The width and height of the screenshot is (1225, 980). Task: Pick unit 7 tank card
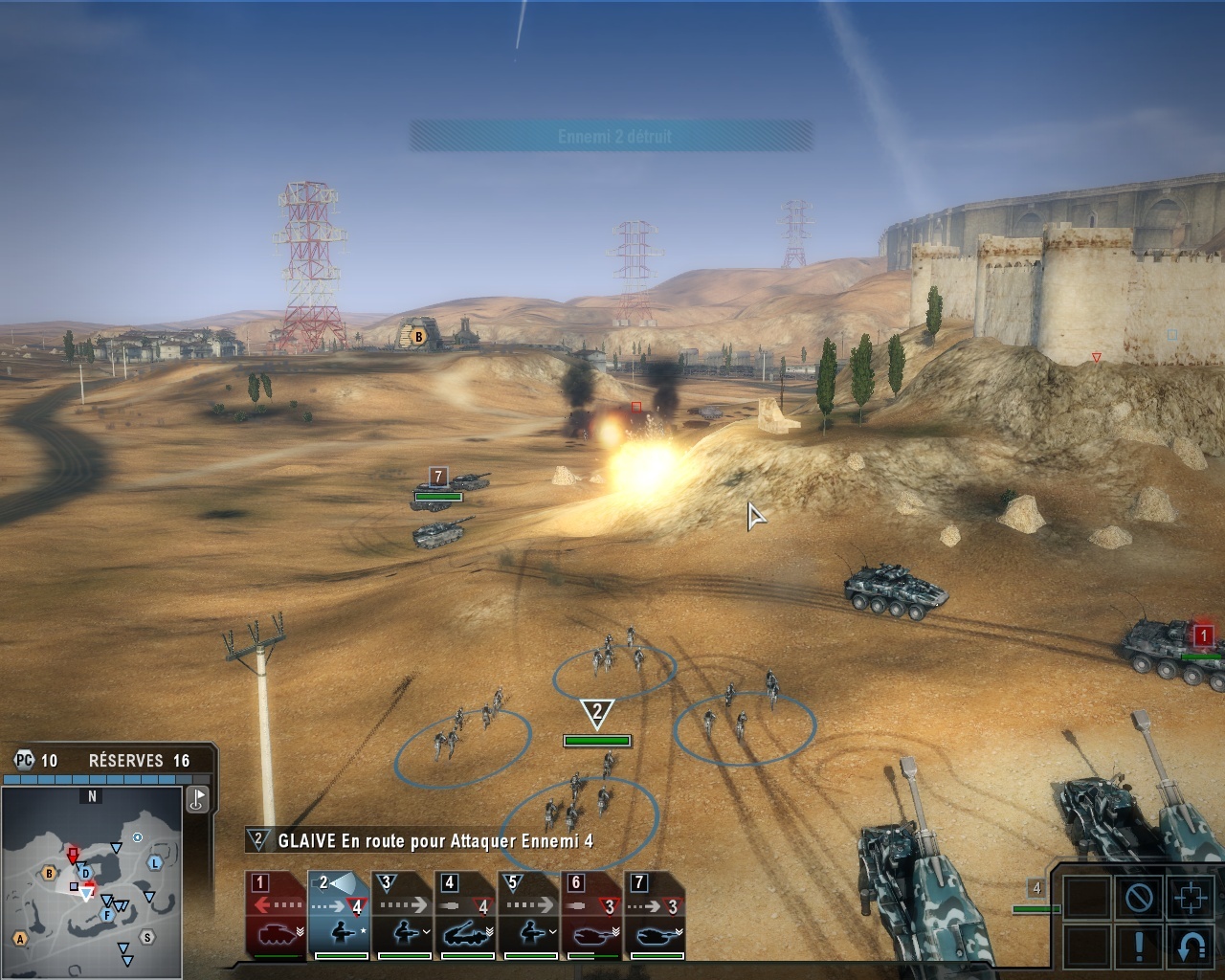[655, 915]
